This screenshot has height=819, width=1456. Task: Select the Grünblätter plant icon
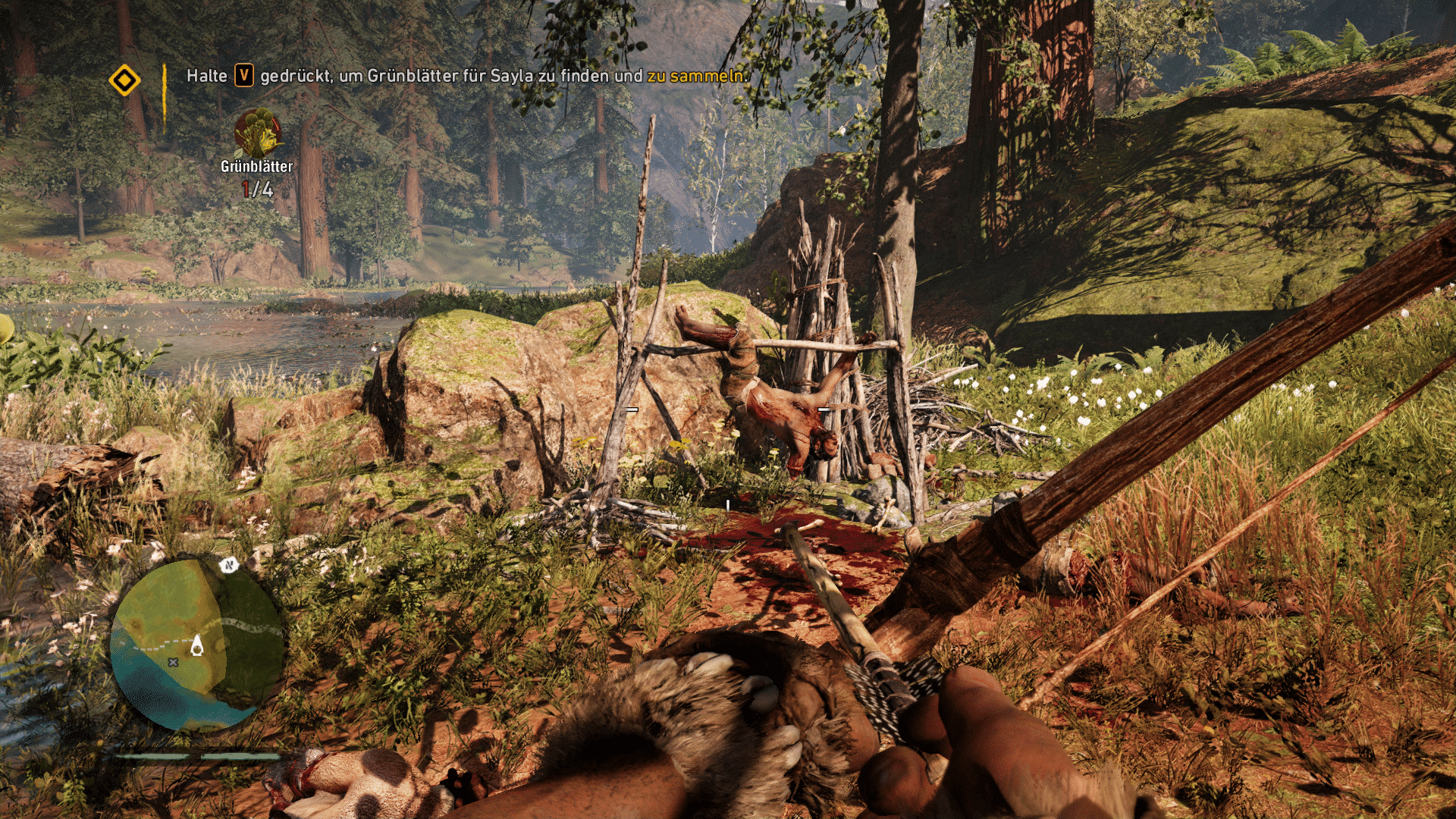258,133
